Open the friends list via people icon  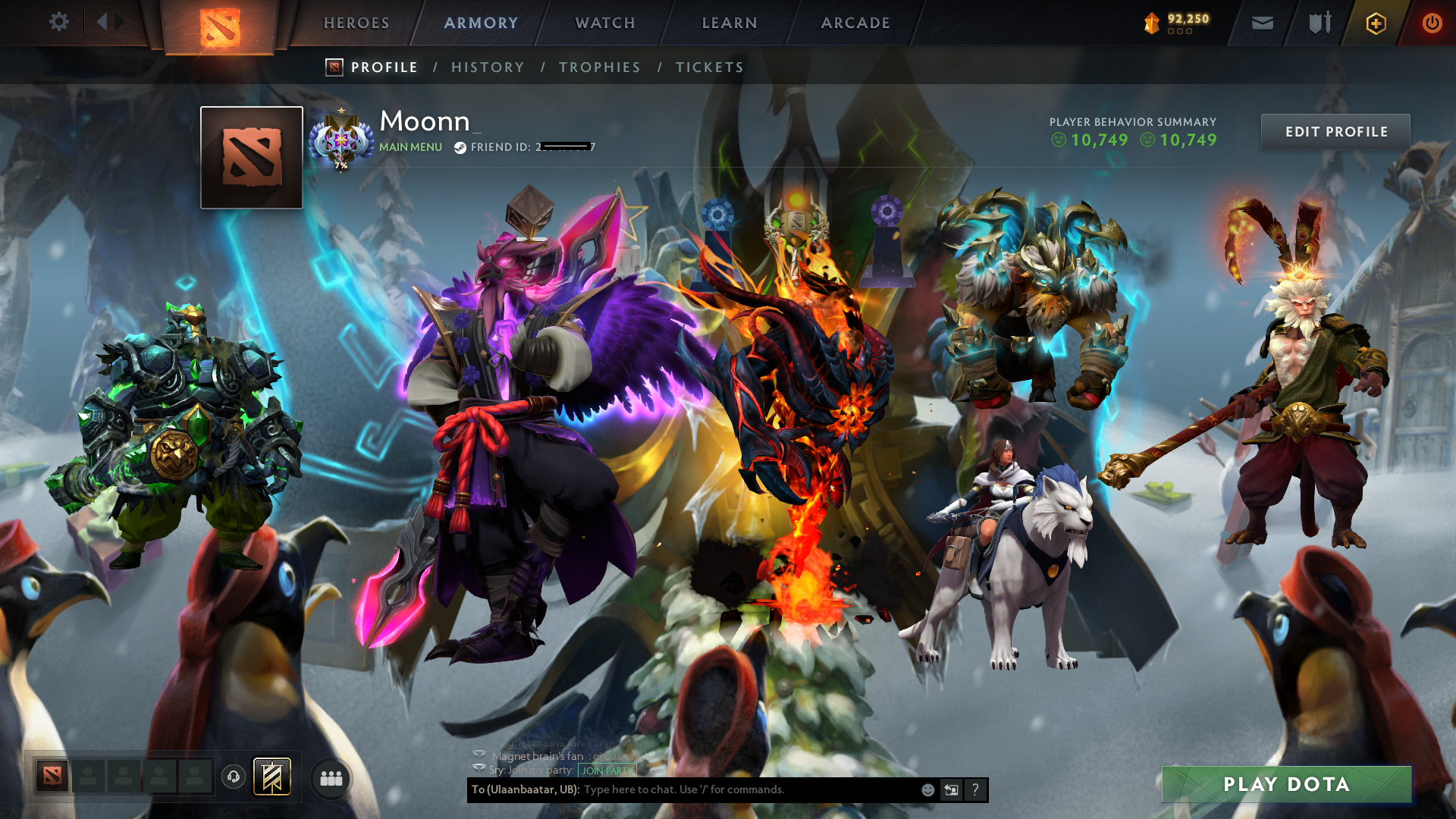tap(330, 777)
